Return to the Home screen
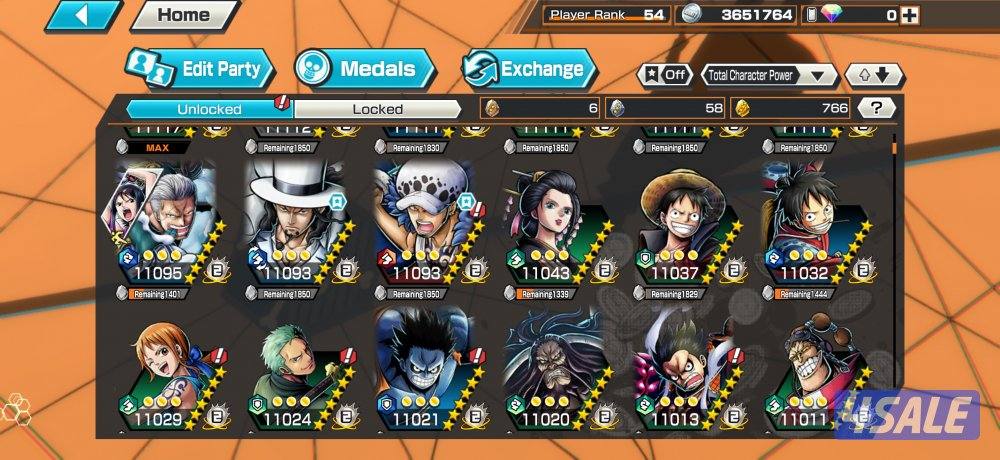Screen dimensions: 1000x460 [x=184, y=15]
